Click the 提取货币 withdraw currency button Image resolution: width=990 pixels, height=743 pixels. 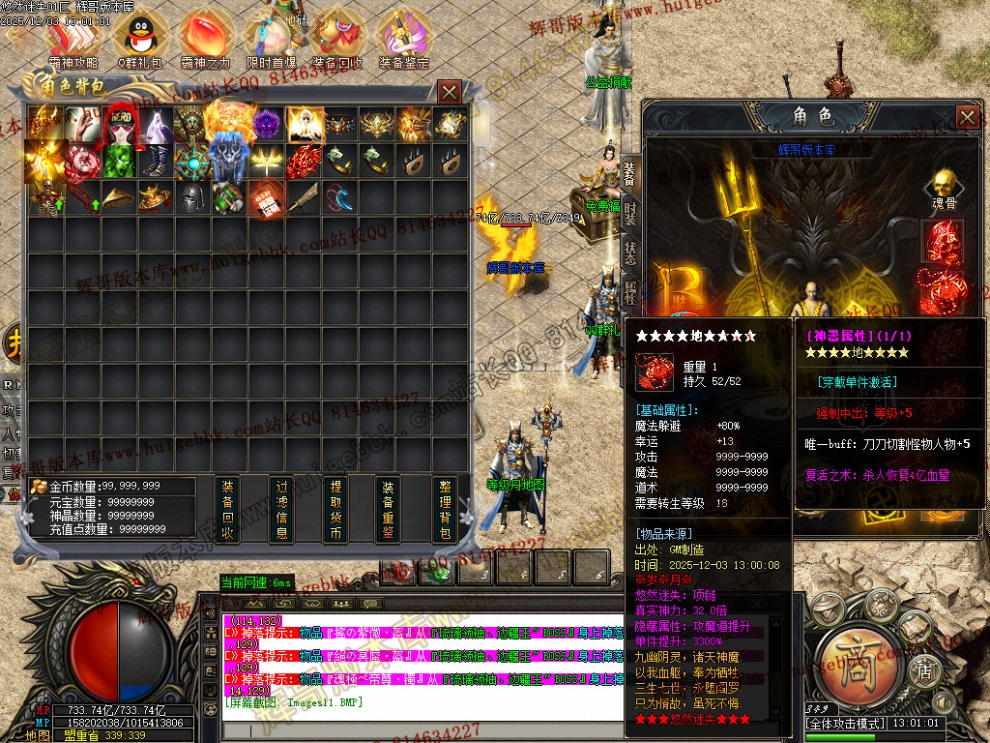(336, 509)
